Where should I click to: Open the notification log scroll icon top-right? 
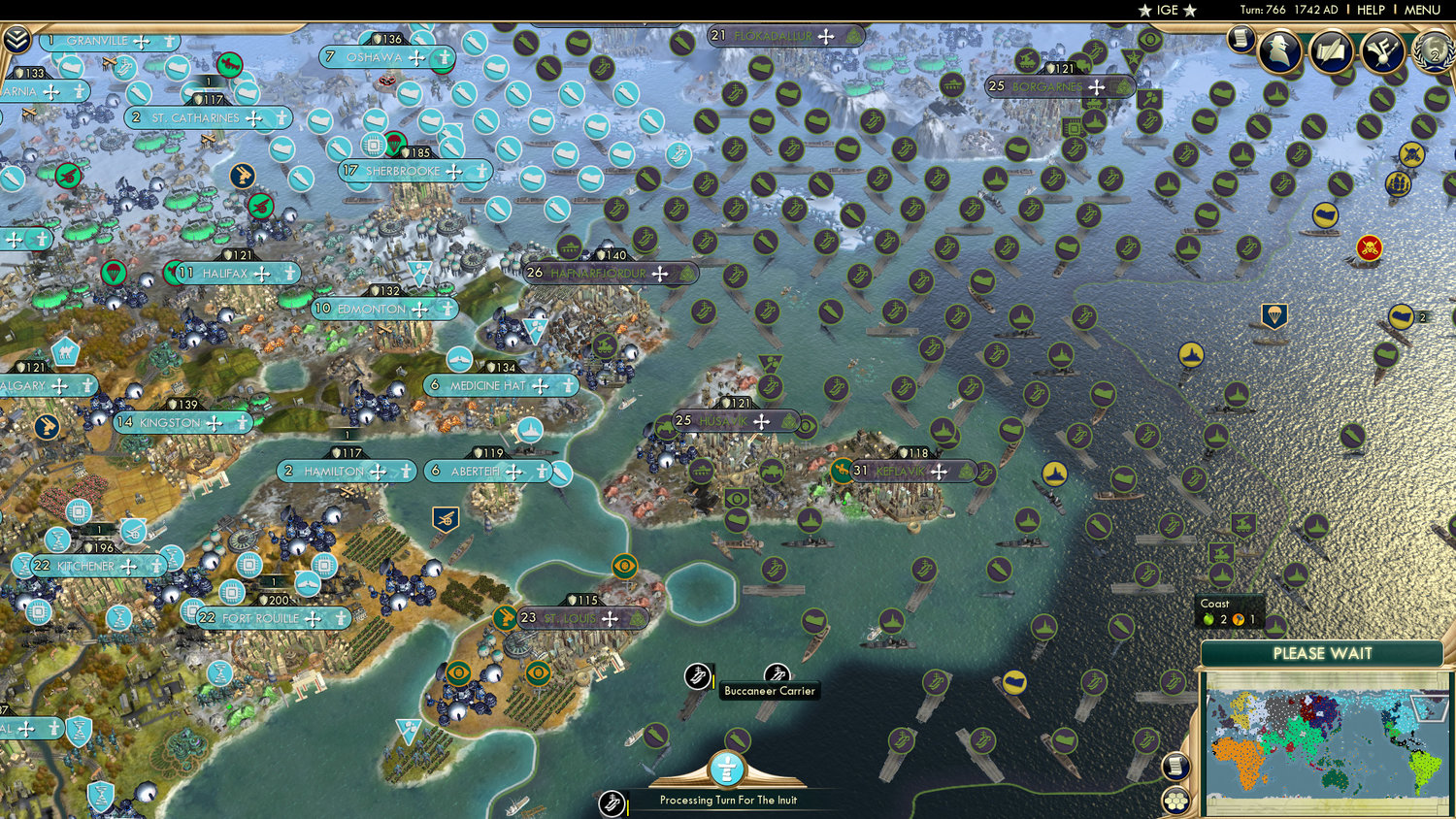1240,39
